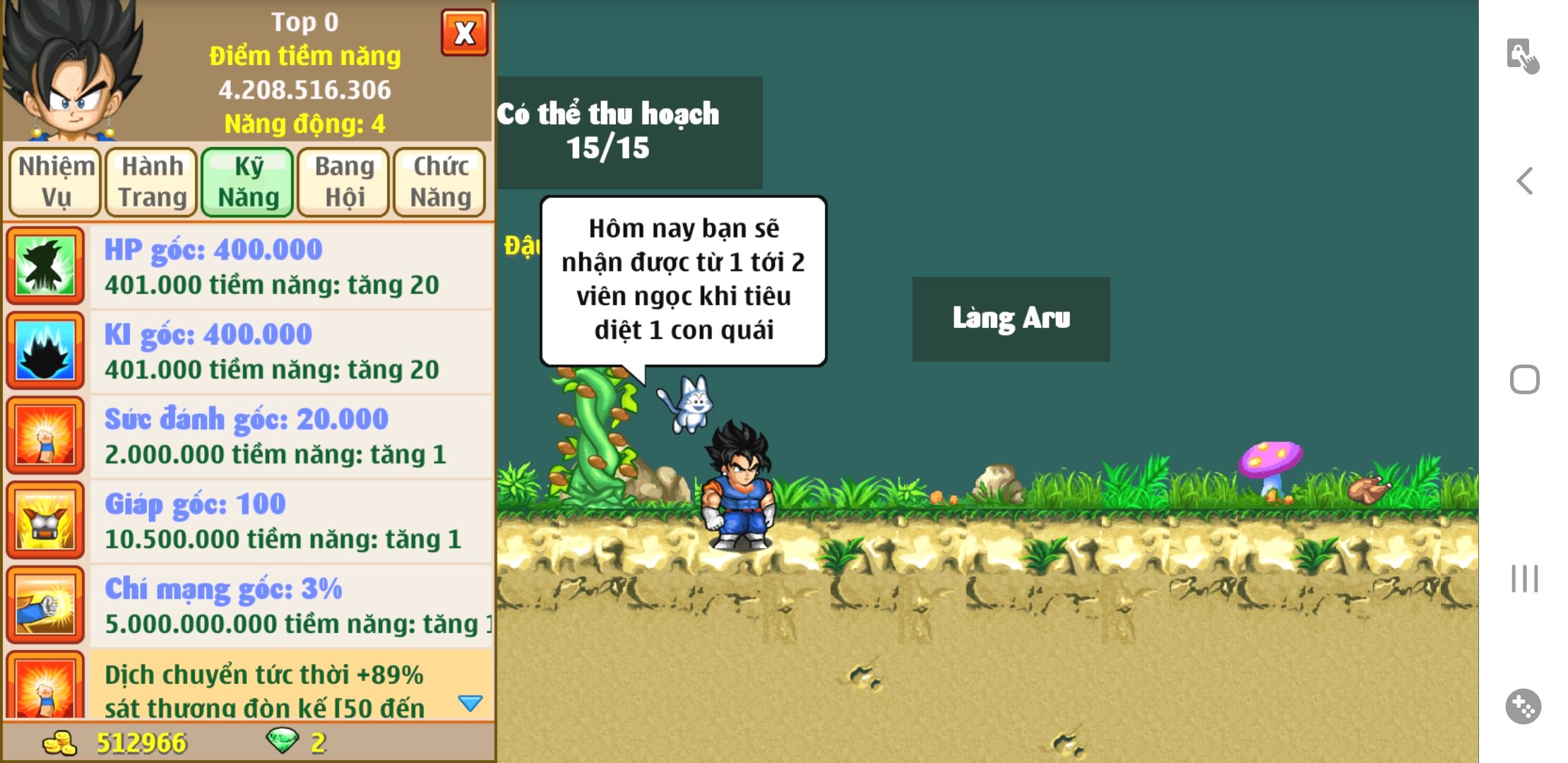Select the Giáp gốc stat row
This screenshot has height=763, width=1568.
point(290,521)
